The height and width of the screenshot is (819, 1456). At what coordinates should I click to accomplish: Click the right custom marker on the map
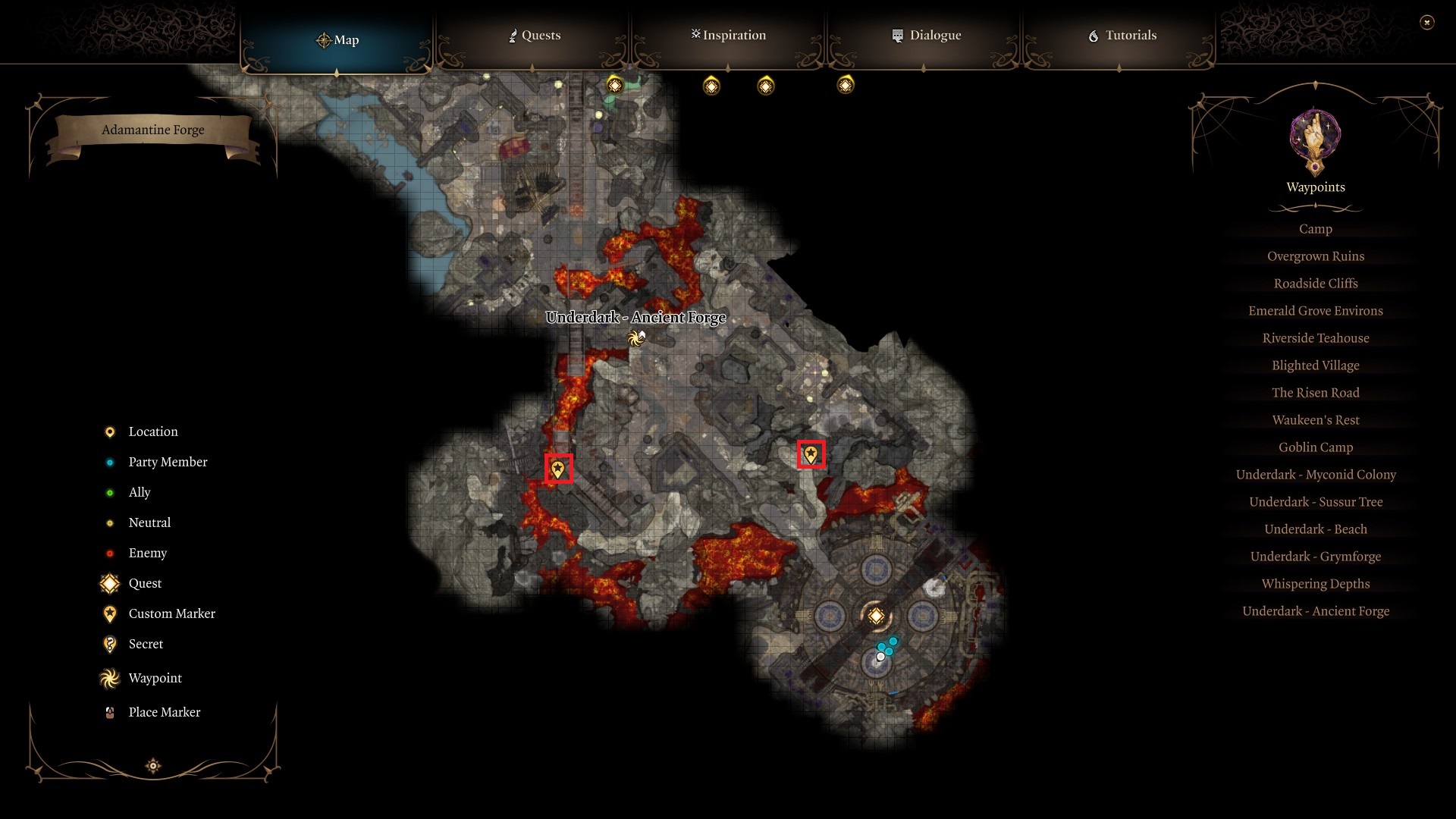810,455
